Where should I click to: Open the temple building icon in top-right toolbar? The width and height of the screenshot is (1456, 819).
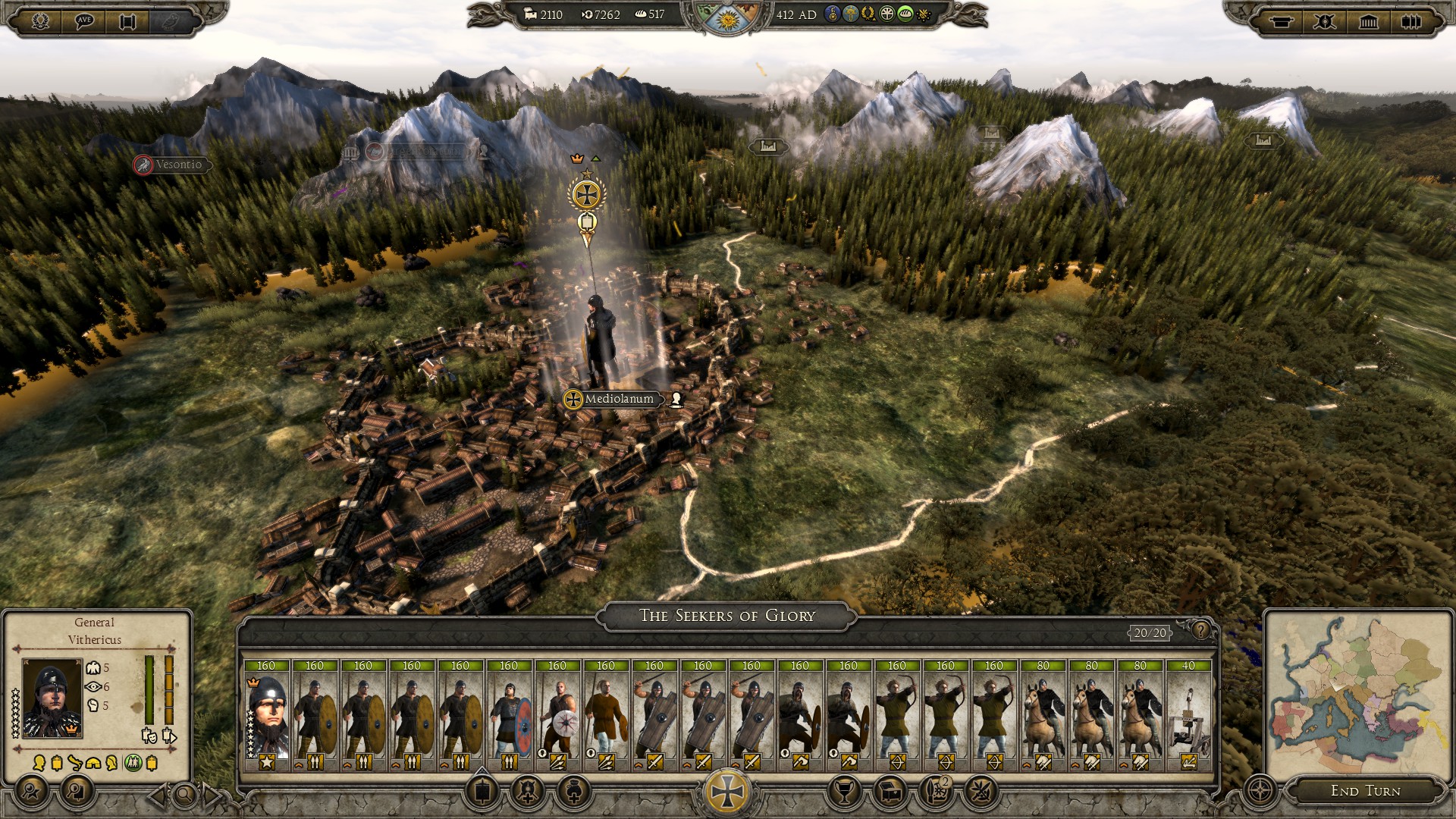click(1368, 21)
